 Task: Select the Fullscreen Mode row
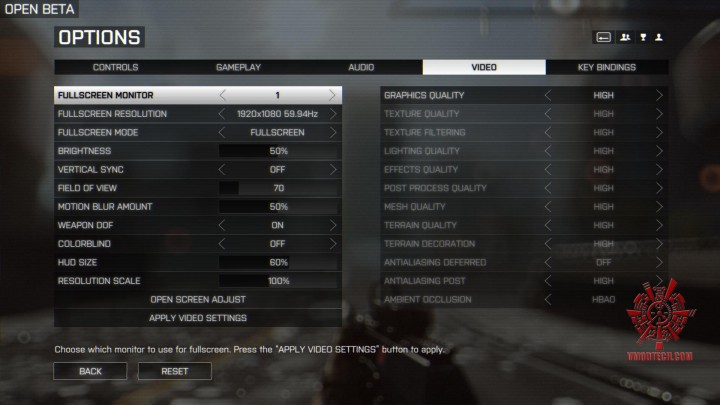coord(197,132)
